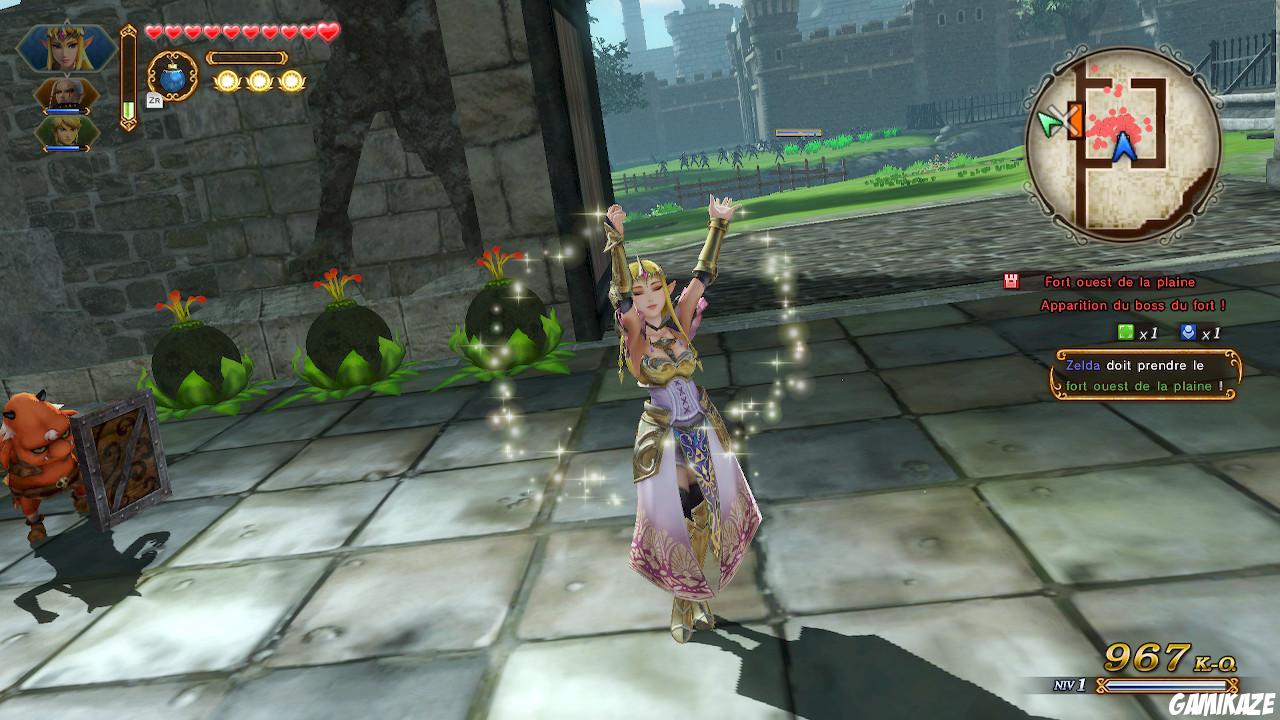Click the red fort icon beside 'Fort ouest de la plaine'
This screenshot has height=720, width=1280.
click(1012, 282)
